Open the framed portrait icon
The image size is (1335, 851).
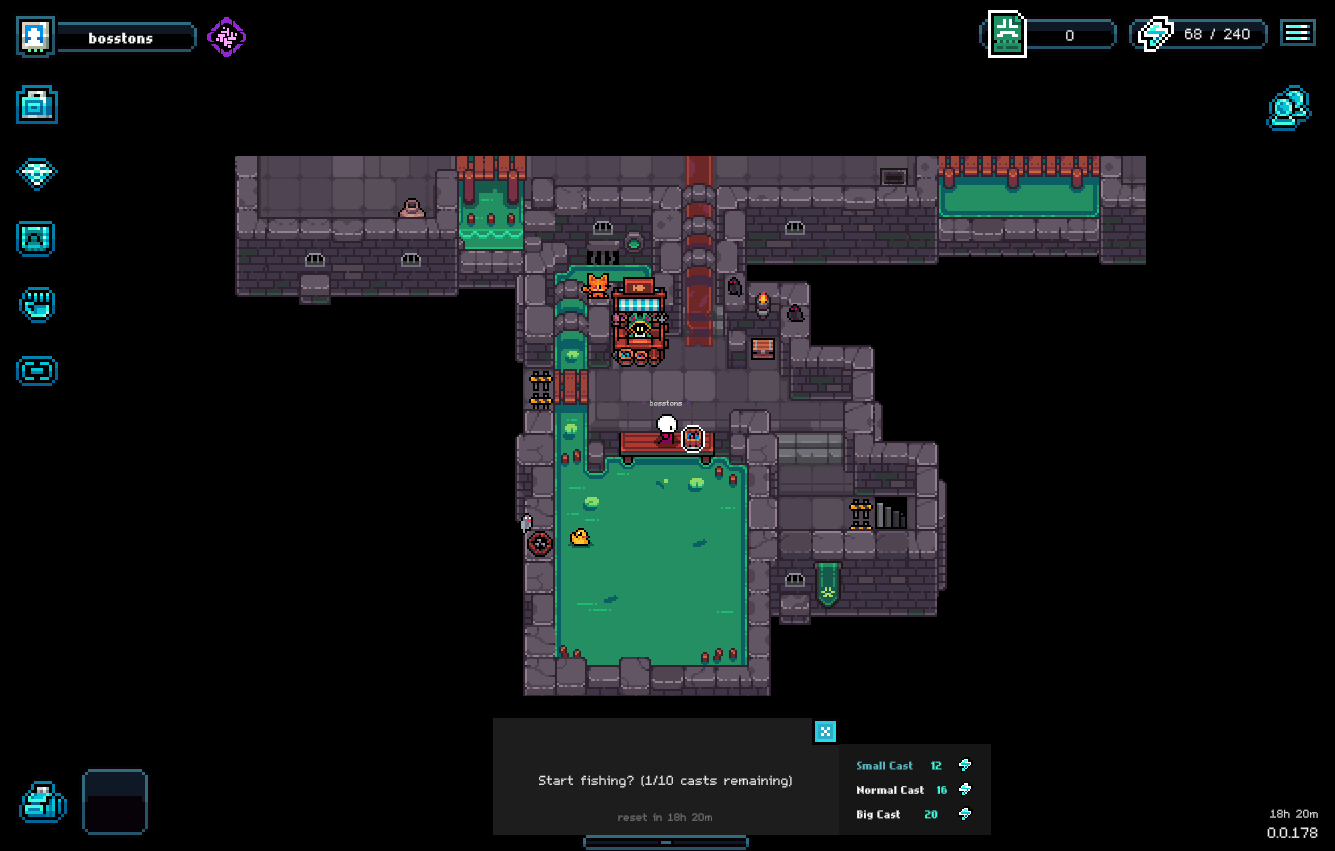[37, 239]
